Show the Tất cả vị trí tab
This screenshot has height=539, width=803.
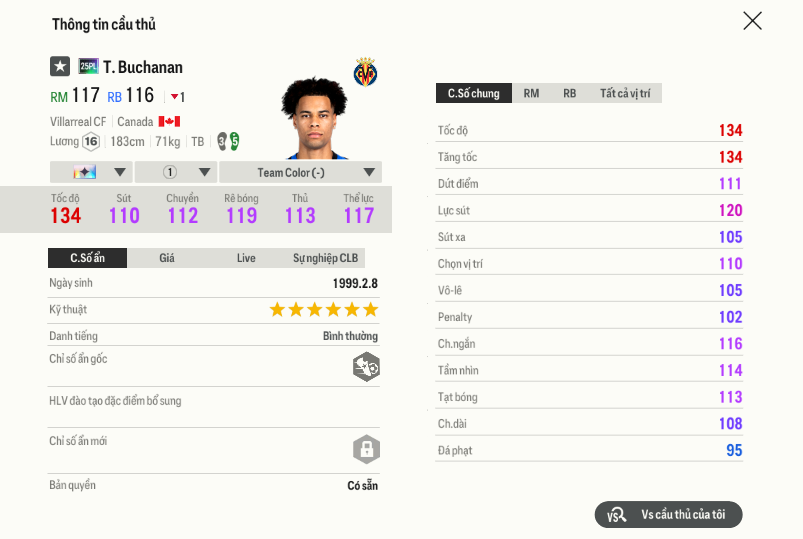[625, 93]
